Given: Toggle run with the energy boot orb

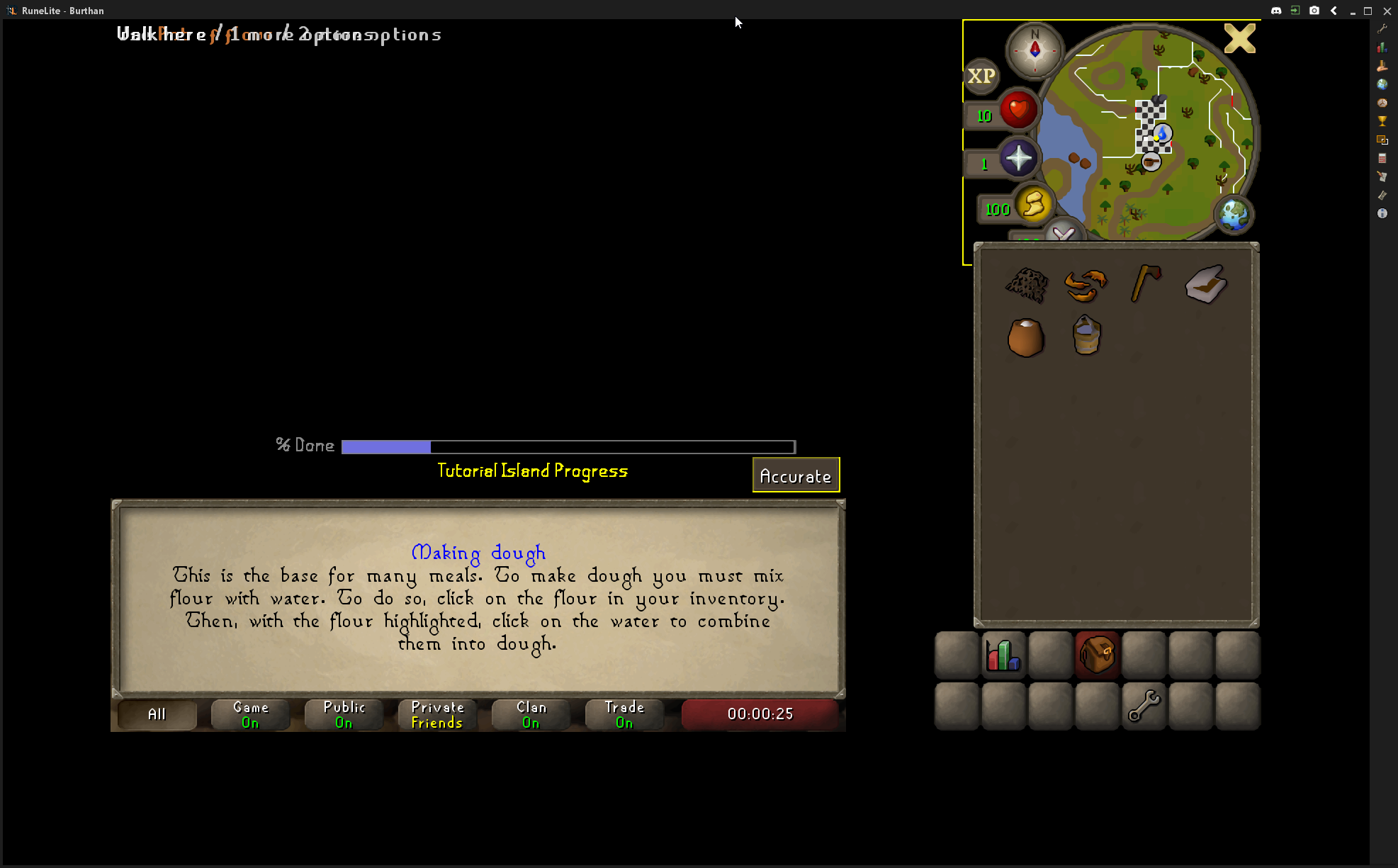Looking at the screenshot, I should click(x=1033, y=205).
